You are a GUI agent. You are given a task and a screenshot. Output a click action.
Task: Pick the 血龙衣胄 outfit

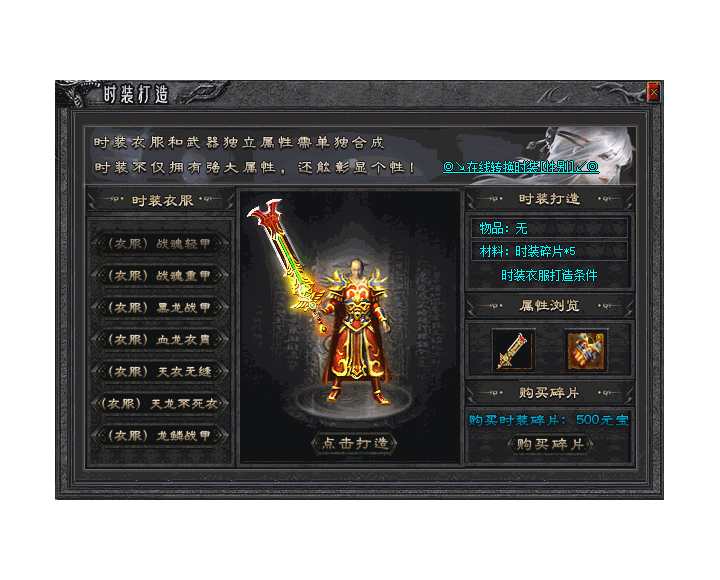161,339
